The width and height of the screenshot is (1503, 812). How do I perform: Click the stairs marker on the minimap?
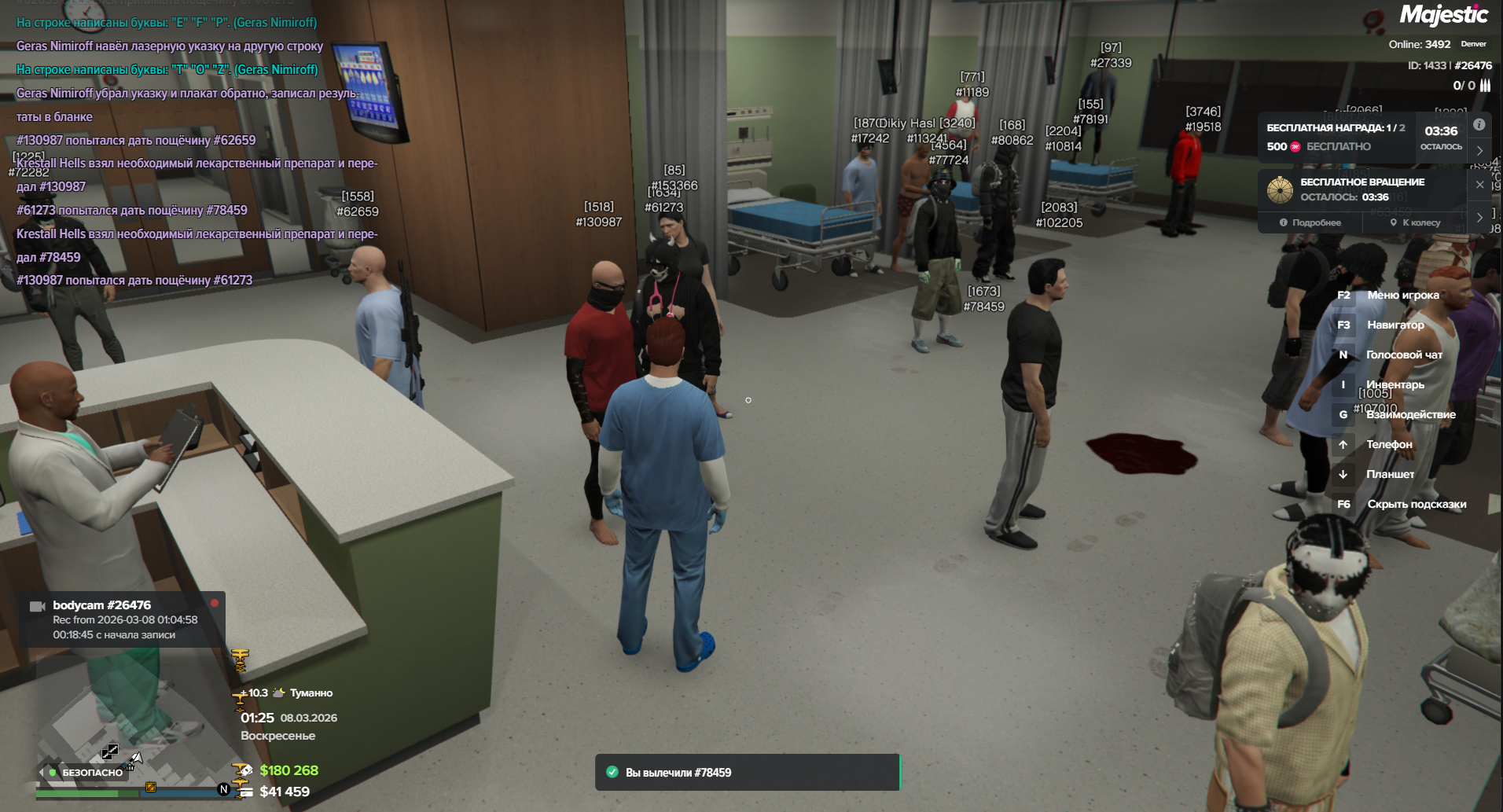click(109, 751)
